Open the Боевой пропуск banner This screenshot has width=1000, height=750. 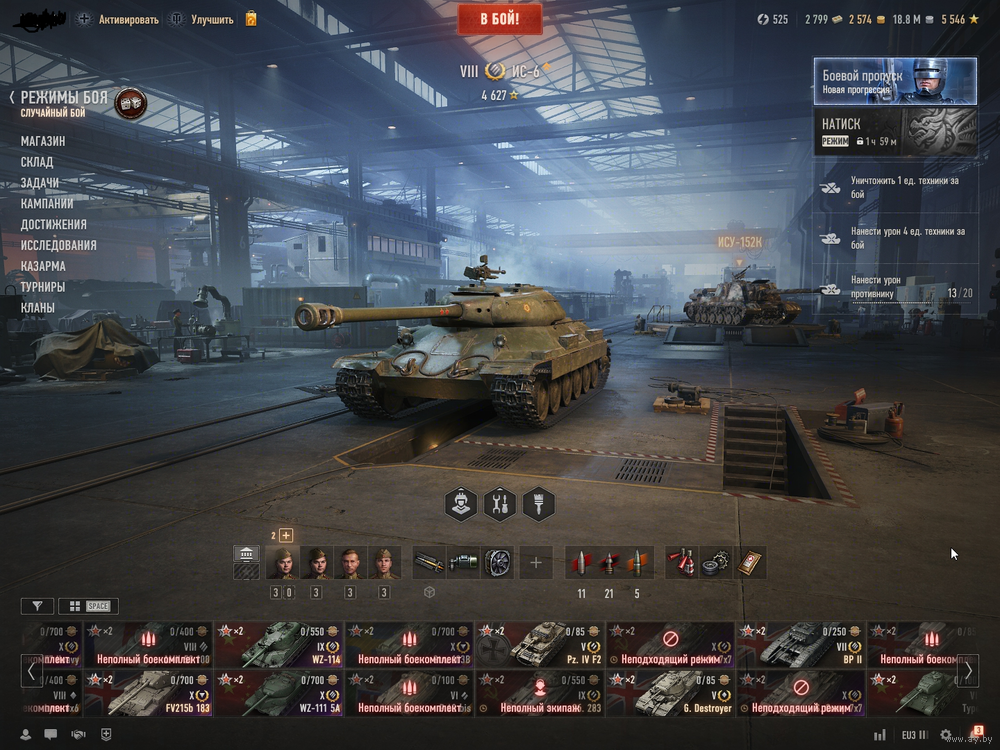(895, 81)
